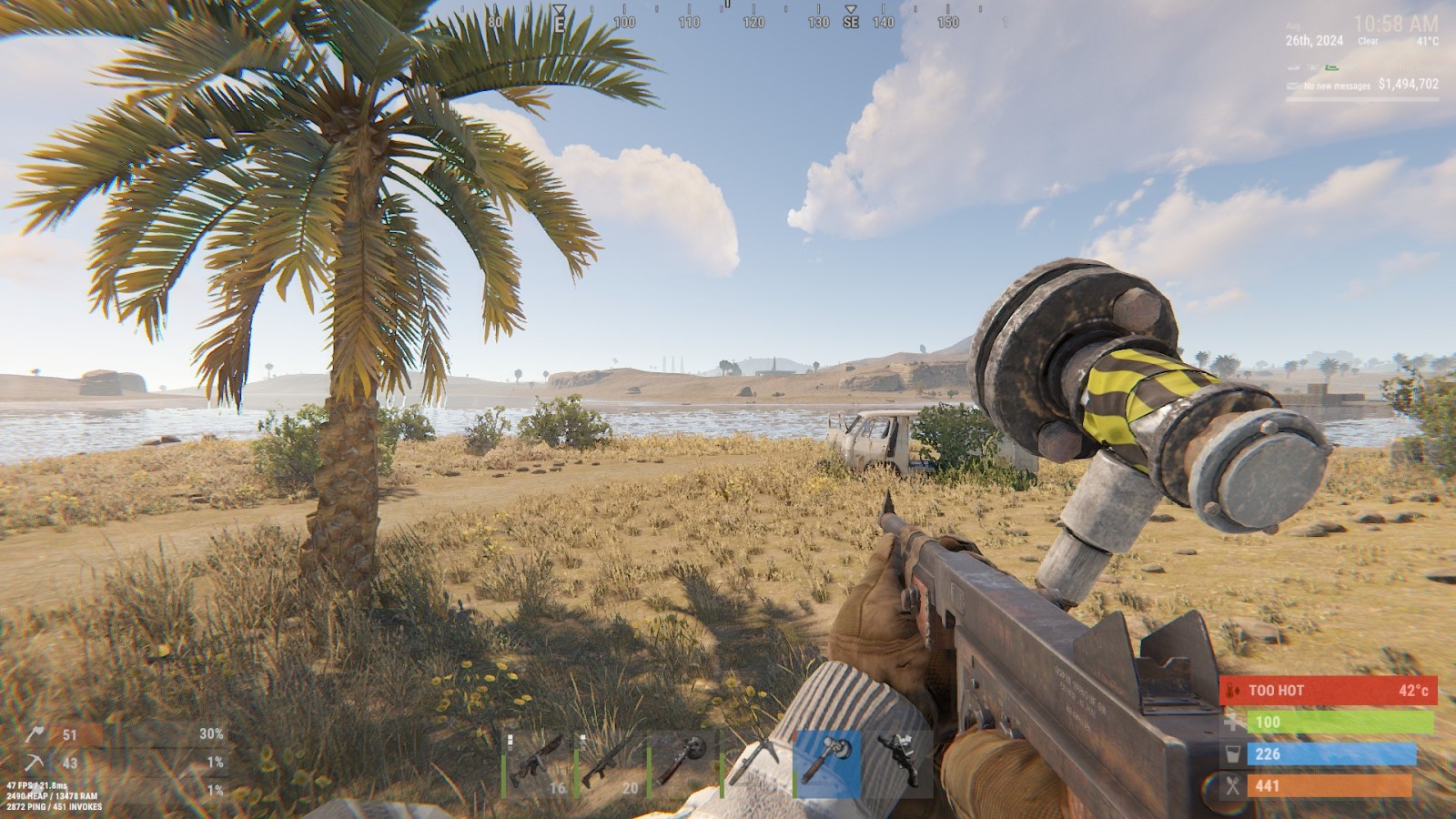Click the blue-highlighted hammer hotbar slot
Screen dimensions: 1456x819
point(827,765)
